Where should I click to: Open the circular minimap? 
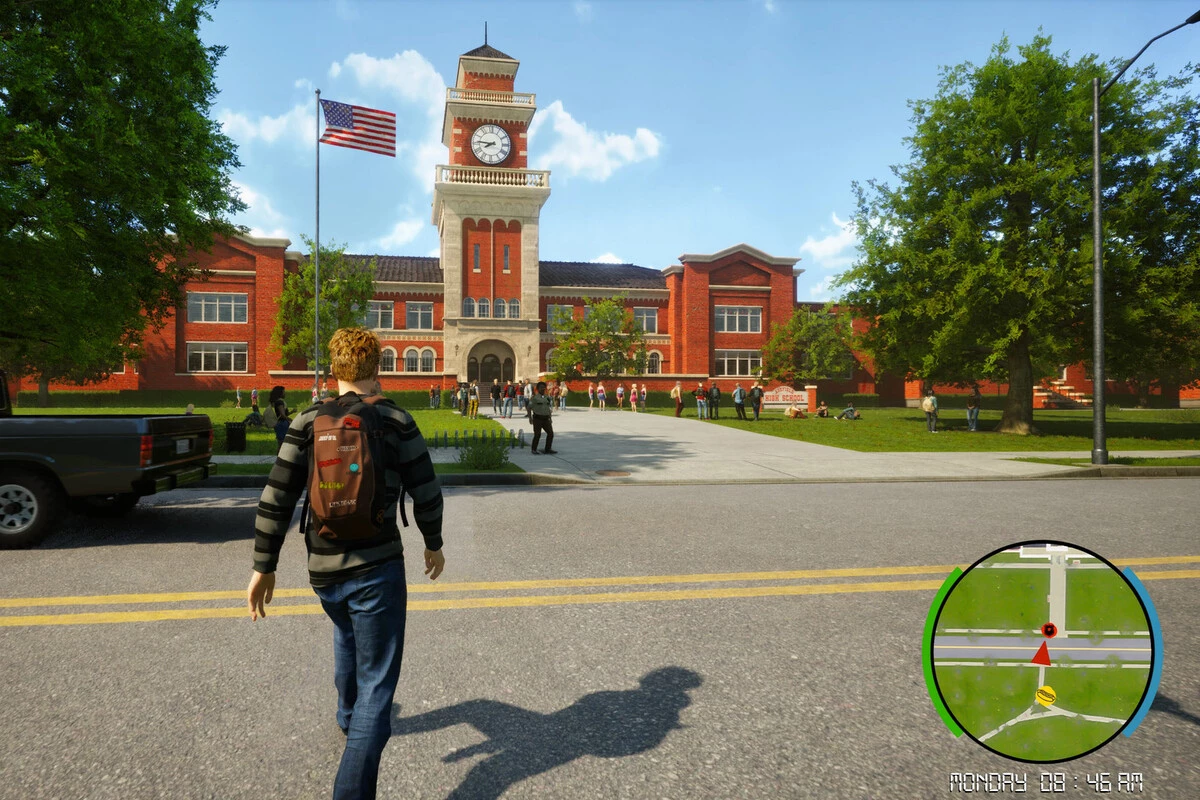point(1042,651)
